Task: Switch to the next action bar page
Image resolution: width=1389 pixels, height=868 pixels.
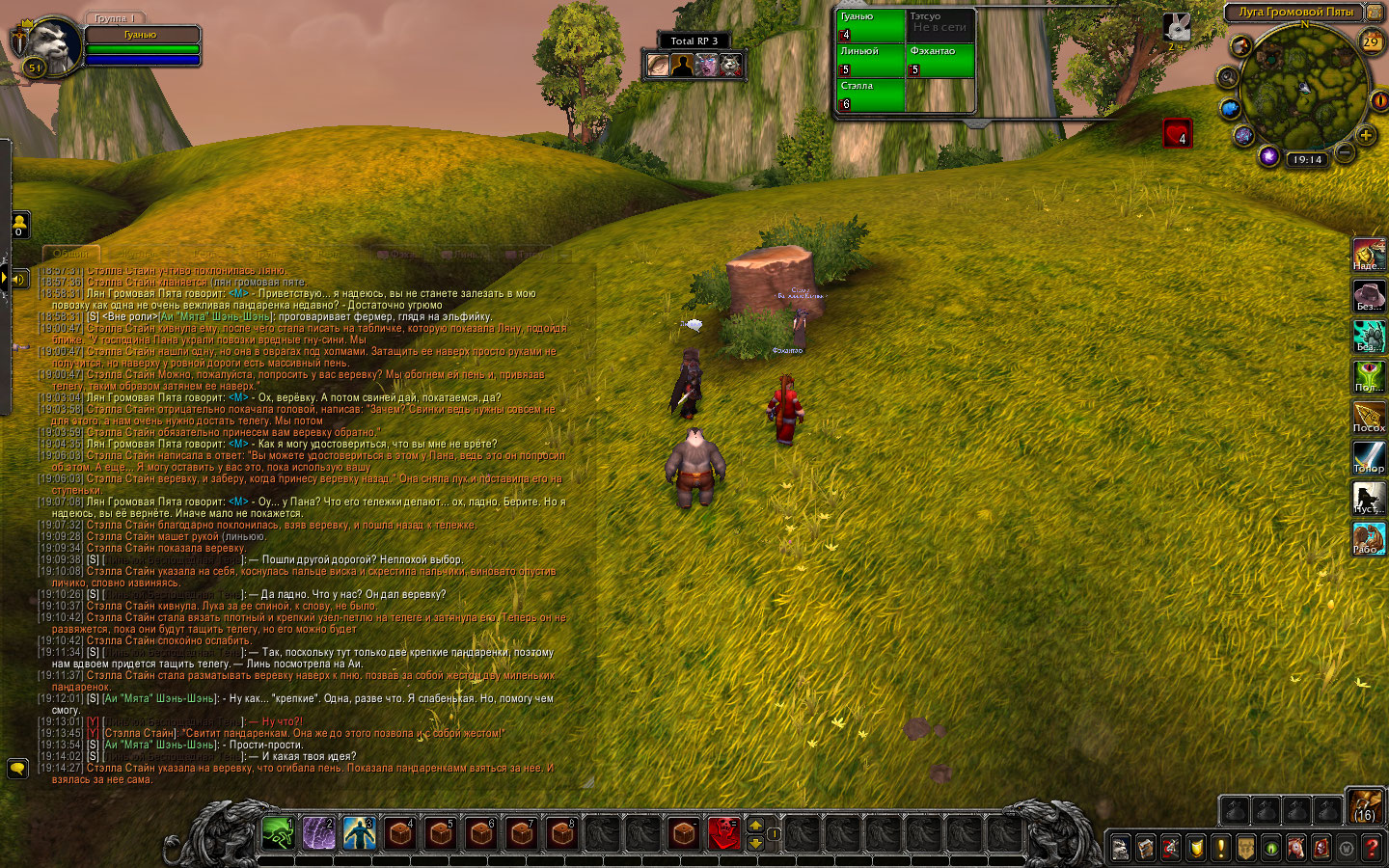Action: coord(755,826)
